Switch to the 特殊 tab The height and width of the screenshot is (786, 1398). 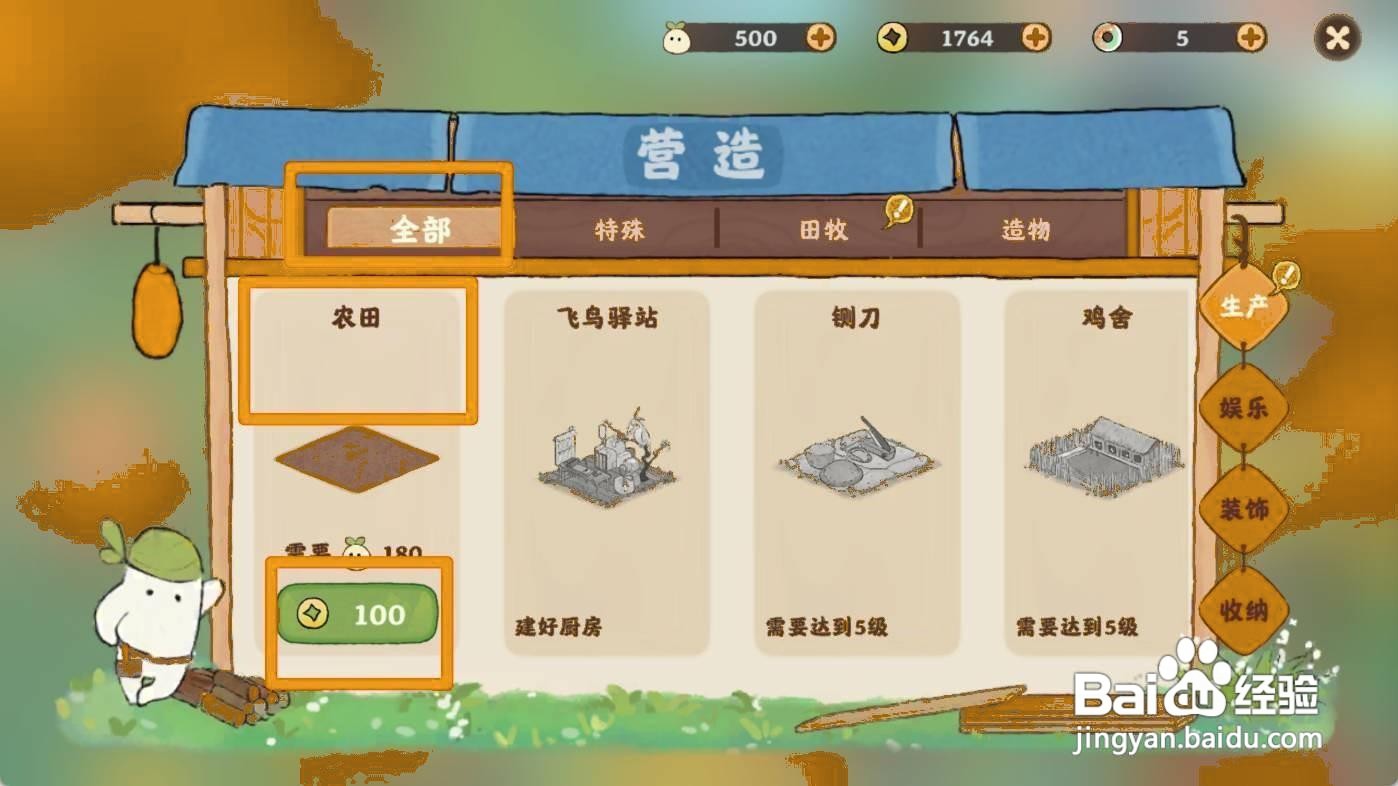click(x=618, y=231)
